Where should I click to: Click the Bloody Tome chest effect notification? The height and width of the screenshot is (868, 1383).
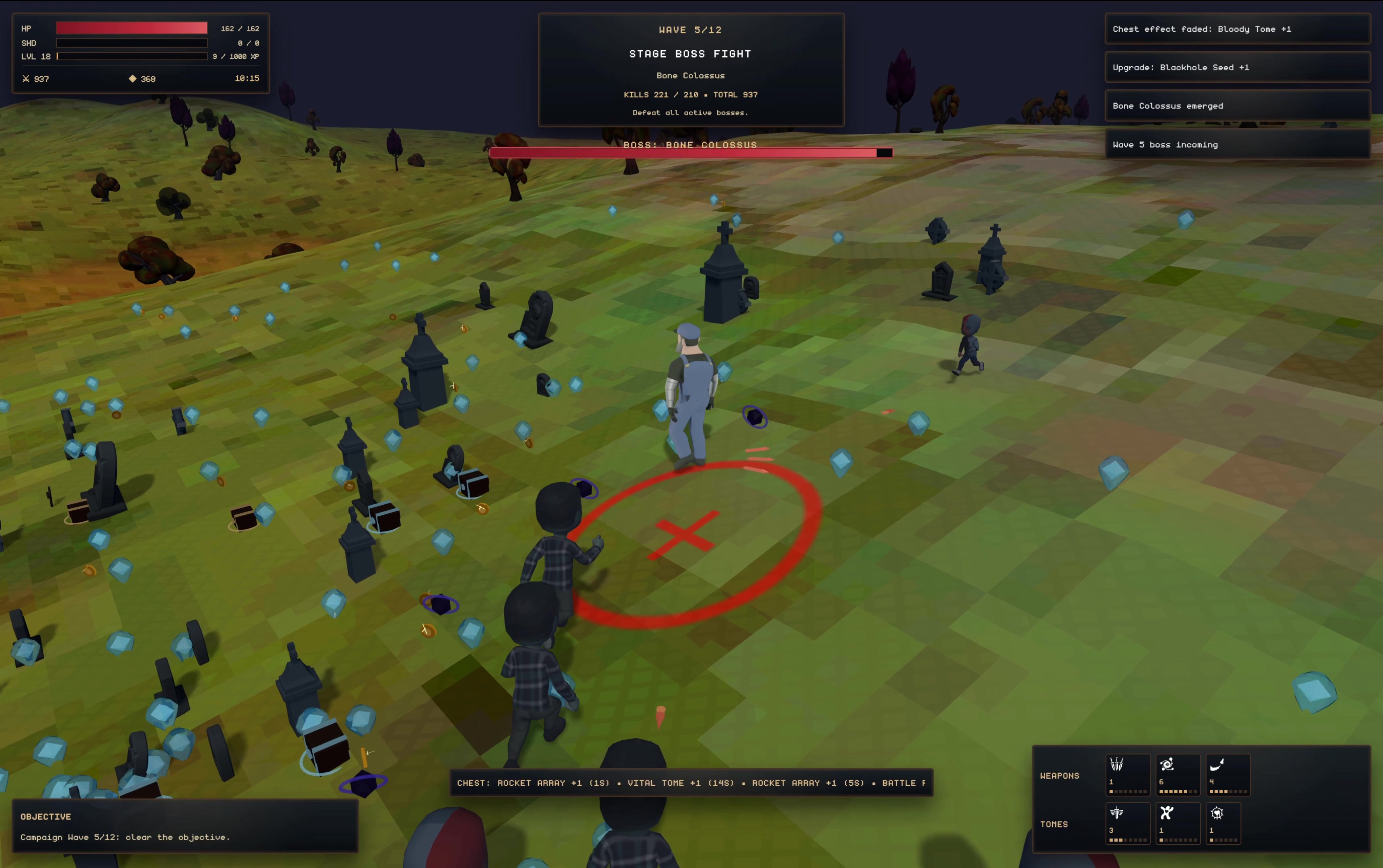pos(1237,29)
